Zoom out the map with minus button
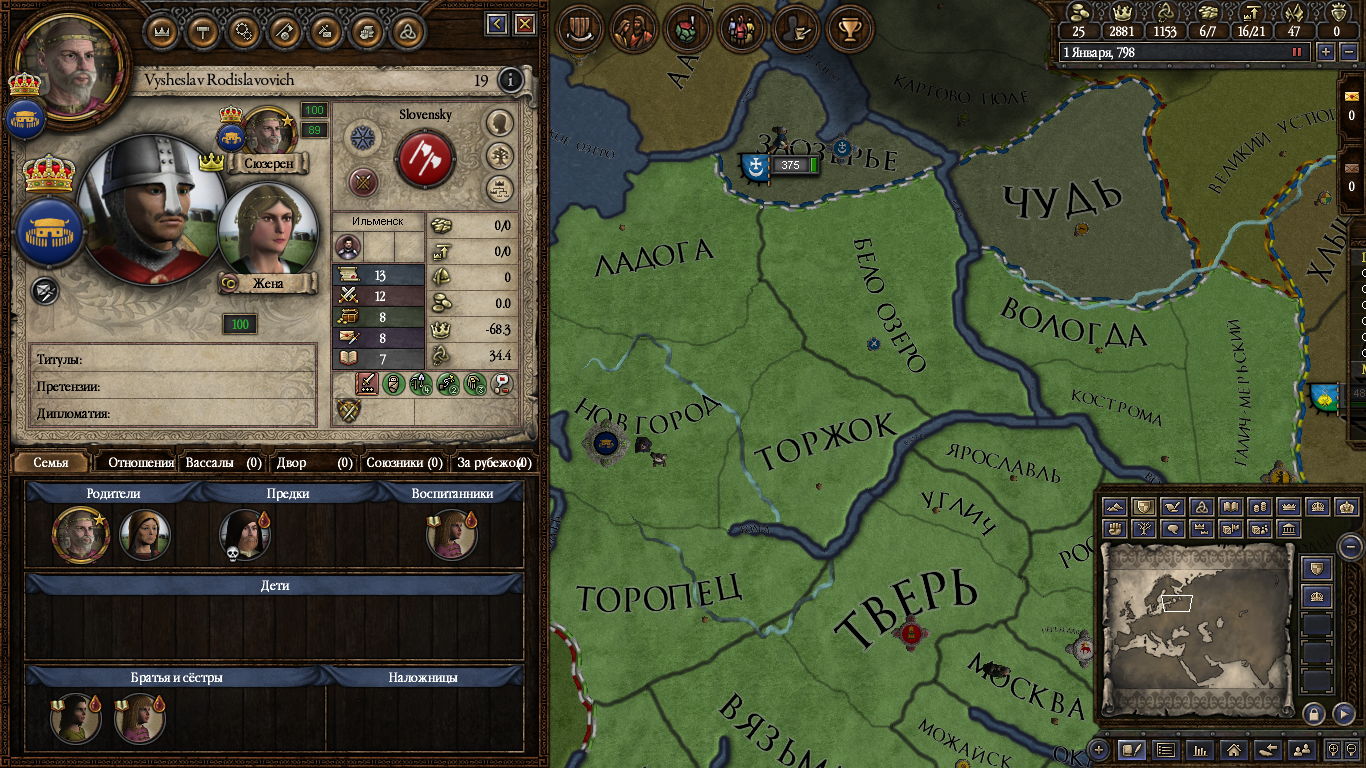The height and width of the screenshot is (768, 1366). (x=1350, y=547)
